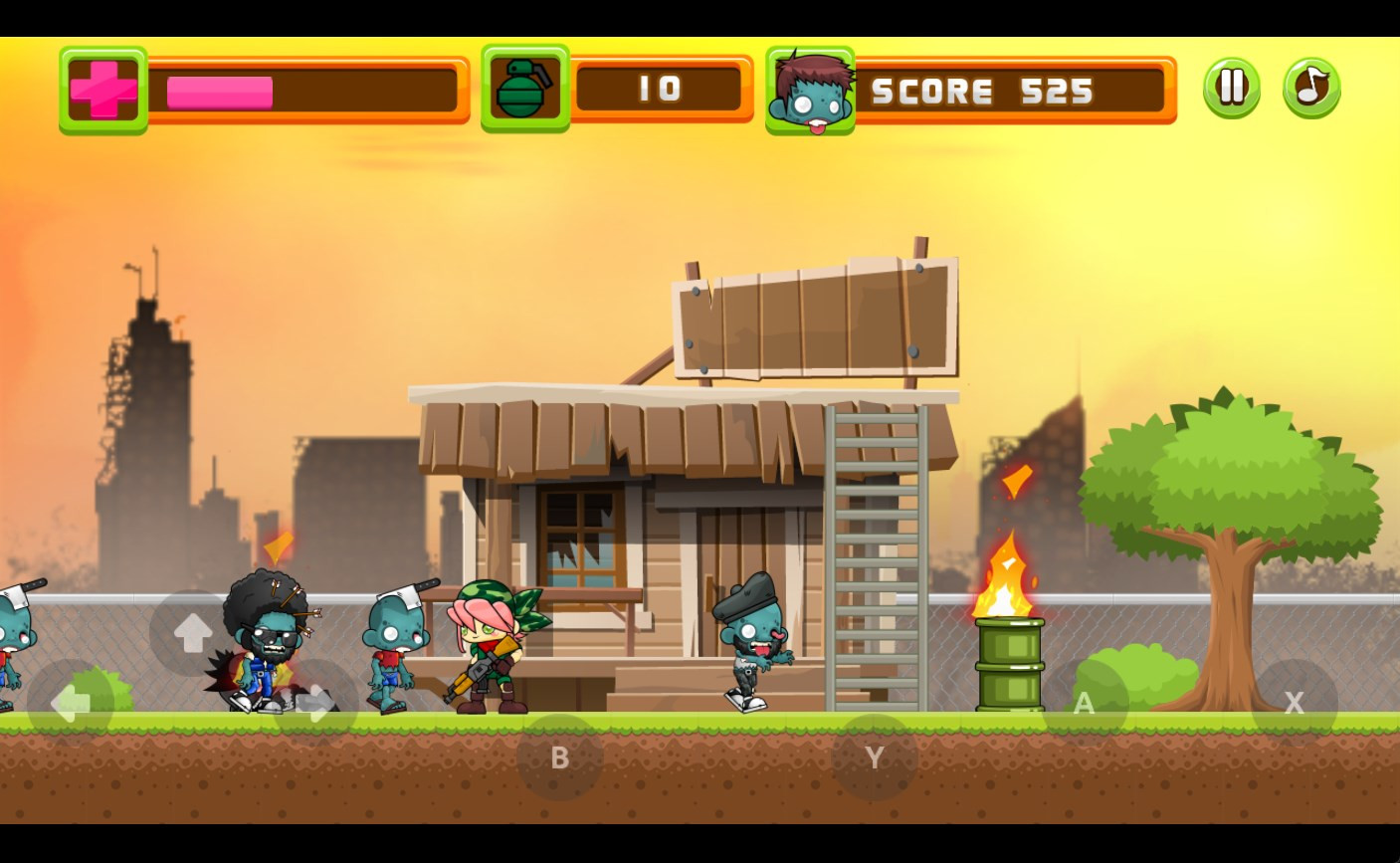Tap the on-screen B button
Screen dimensions: 1400x863
coord(559,757)
